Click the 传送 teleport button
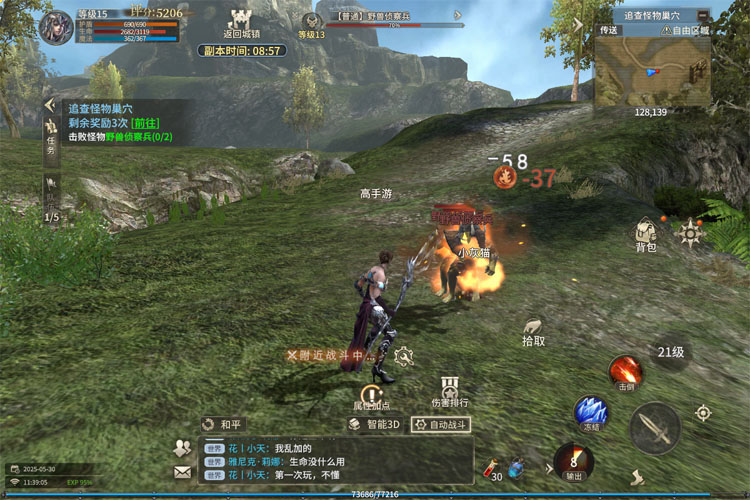Image resolution: width=750 pixels, height=500 pixels. pos(609,31)
